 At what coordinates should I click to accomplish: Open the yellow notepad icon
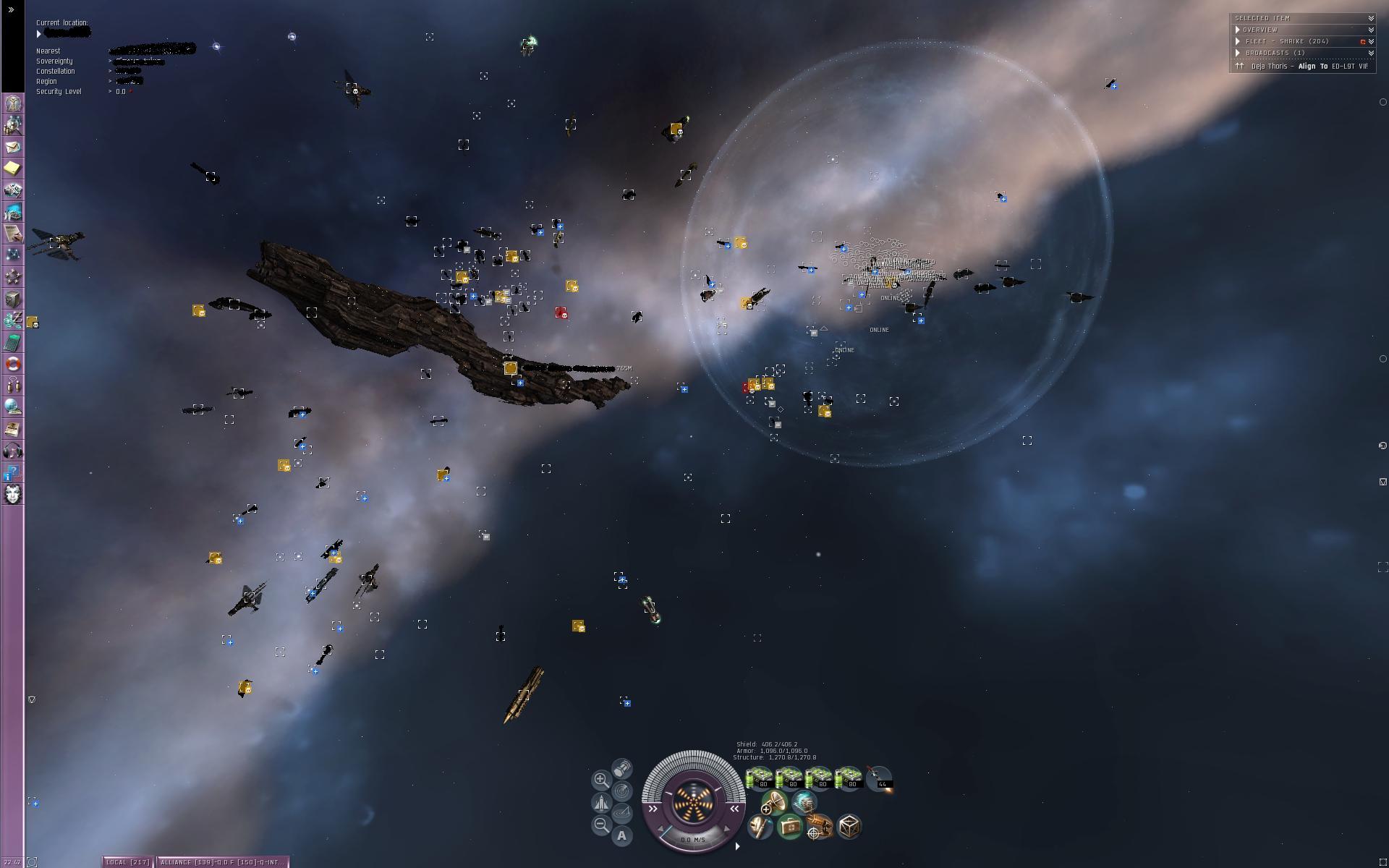point(13,169)
